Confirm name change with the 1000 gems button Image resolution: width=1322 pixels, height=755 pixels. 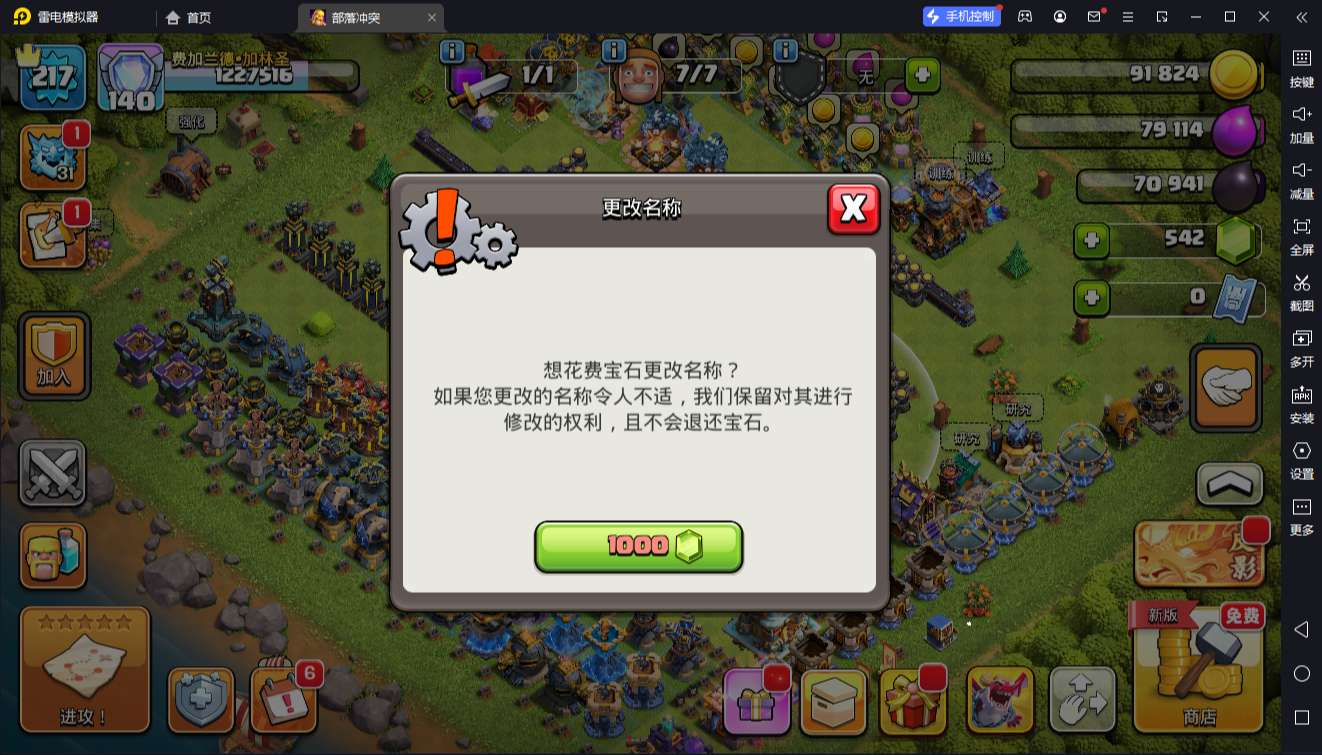click(x=639, y=546)
